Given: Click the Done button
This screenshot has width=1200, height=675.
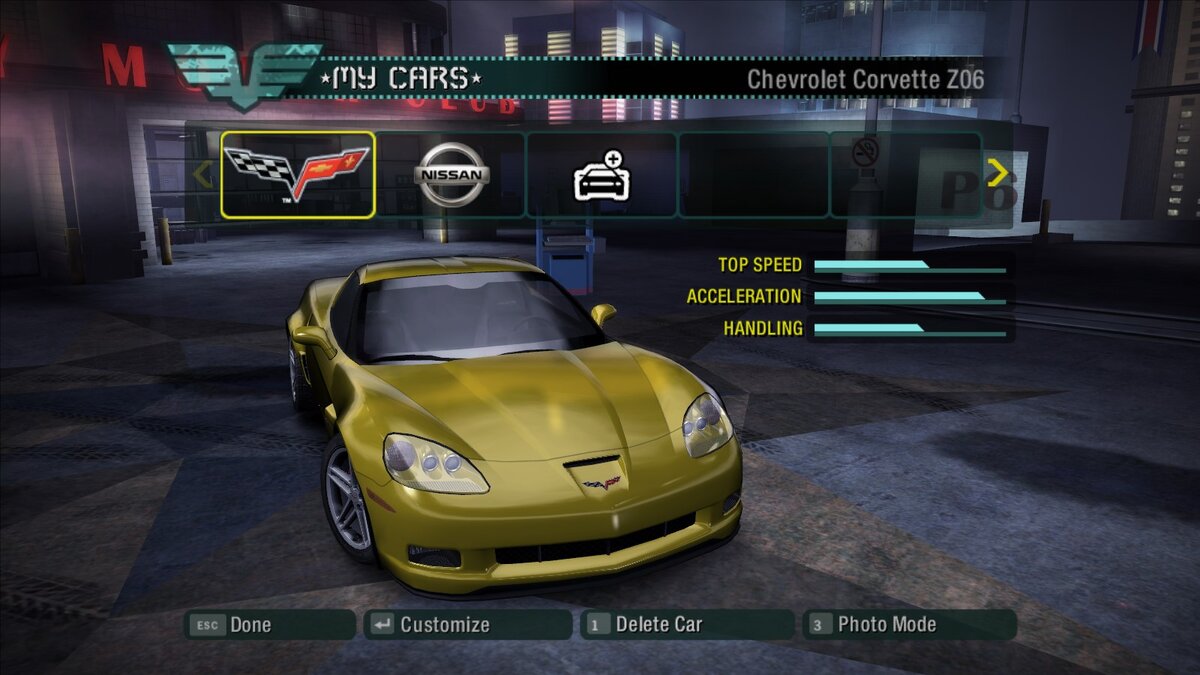Looking at the screenshot, I should [x=269, y=625].
